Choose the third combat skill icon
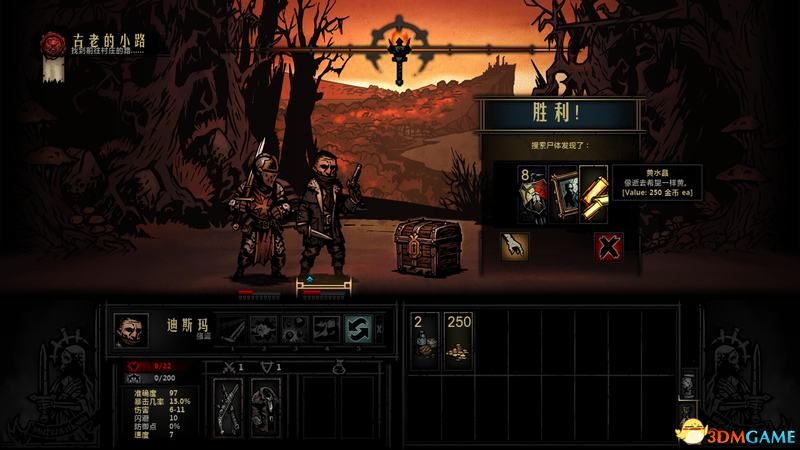 point(294,329)
